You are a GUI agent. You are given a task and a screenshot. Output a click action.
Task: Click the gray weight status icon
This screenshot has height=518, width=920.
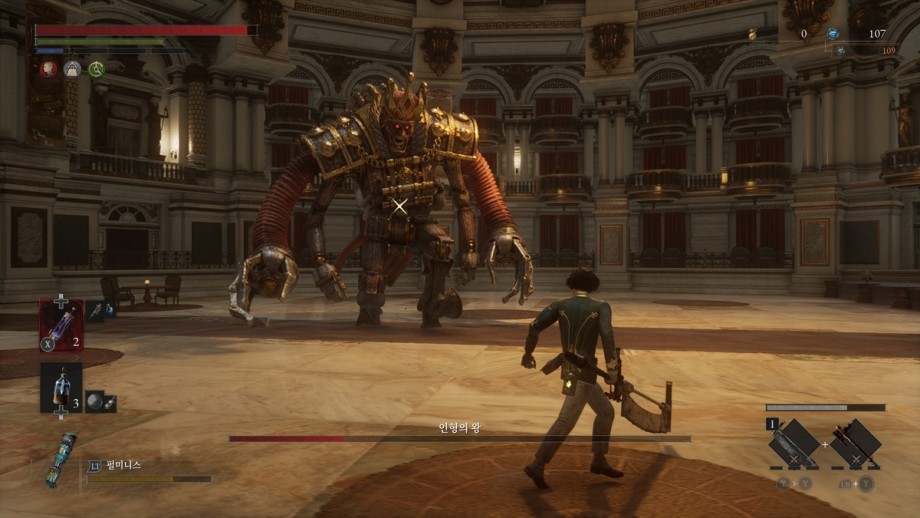coord(72,69)
